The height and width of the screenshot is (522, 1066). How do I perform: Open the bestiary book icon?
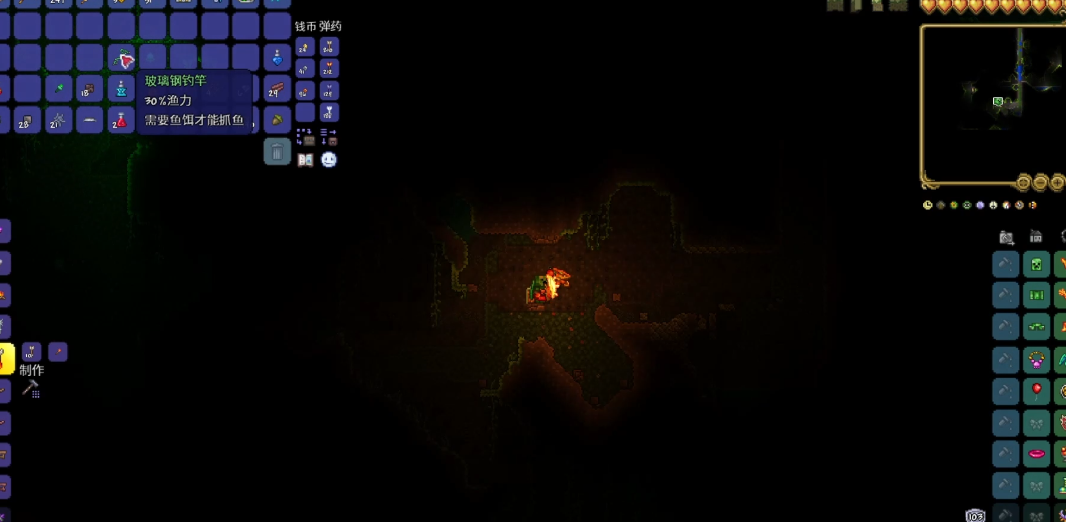305,160
